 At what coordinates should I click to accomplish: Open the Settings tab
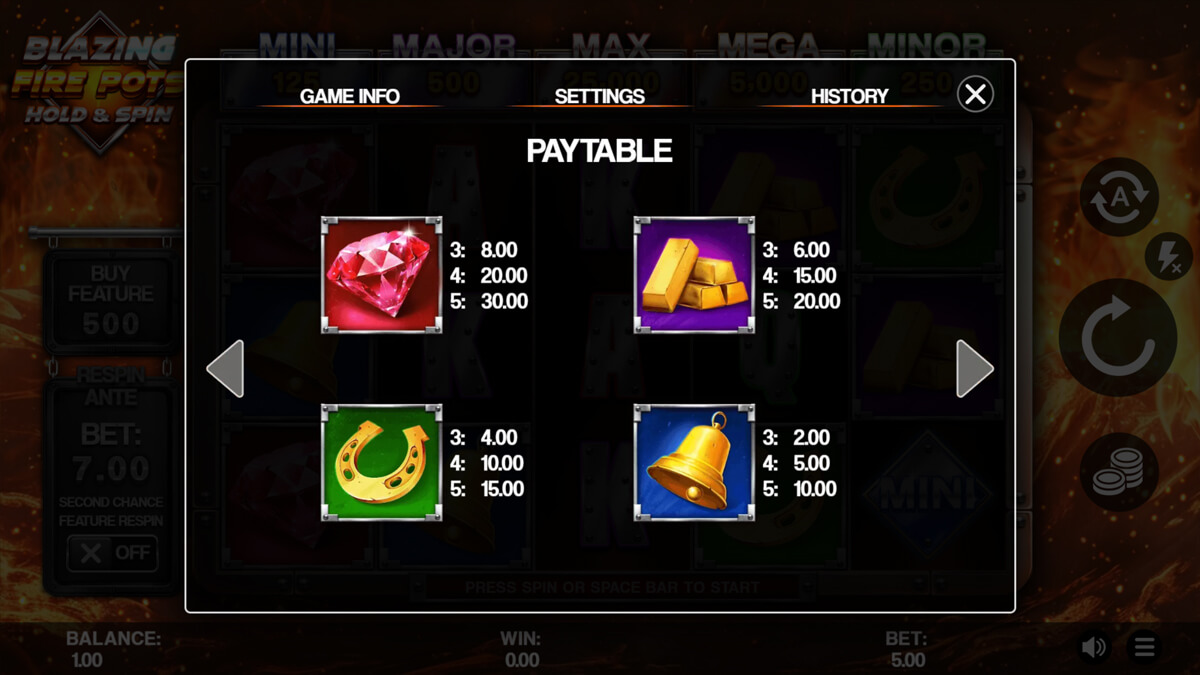coord(599,96)
